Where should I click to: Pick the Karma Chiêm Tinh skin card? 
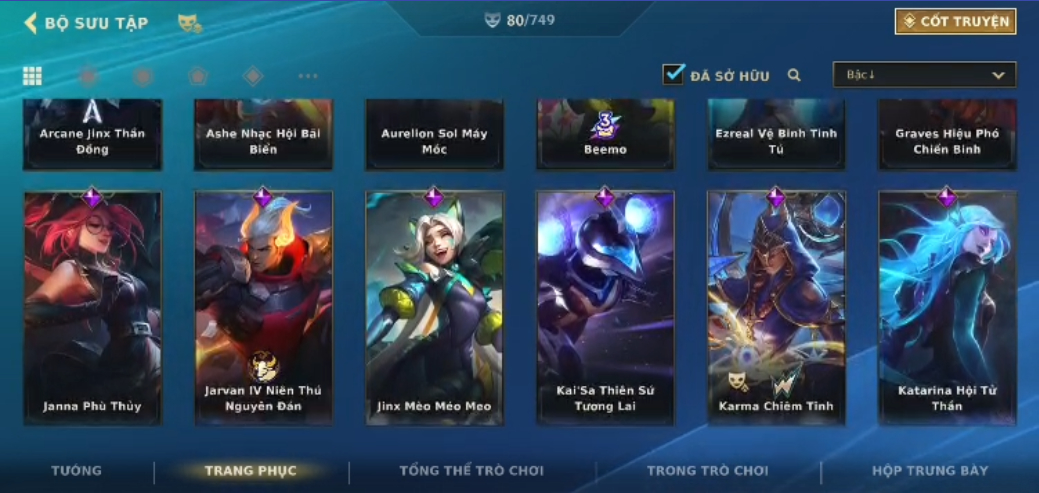776,308
